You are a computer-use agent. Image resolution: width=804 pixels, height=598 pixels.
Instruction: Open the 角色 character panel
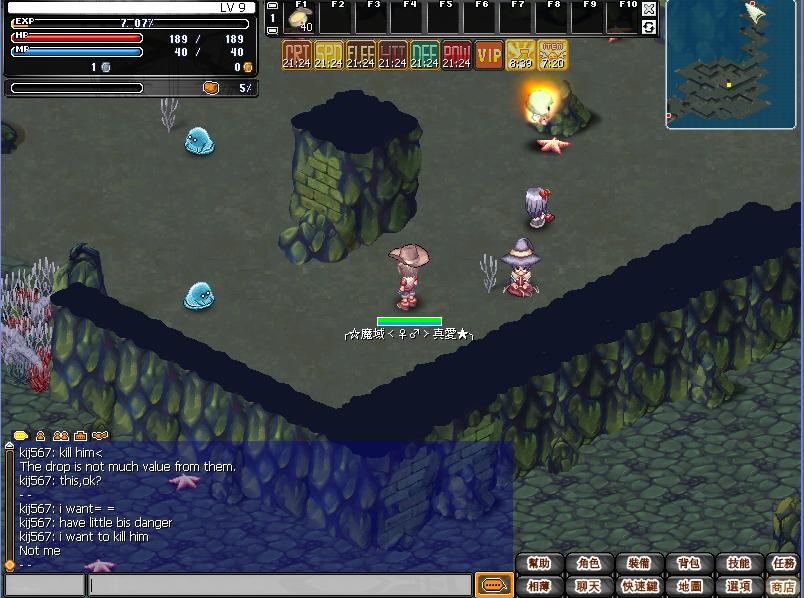coord(589,564)
